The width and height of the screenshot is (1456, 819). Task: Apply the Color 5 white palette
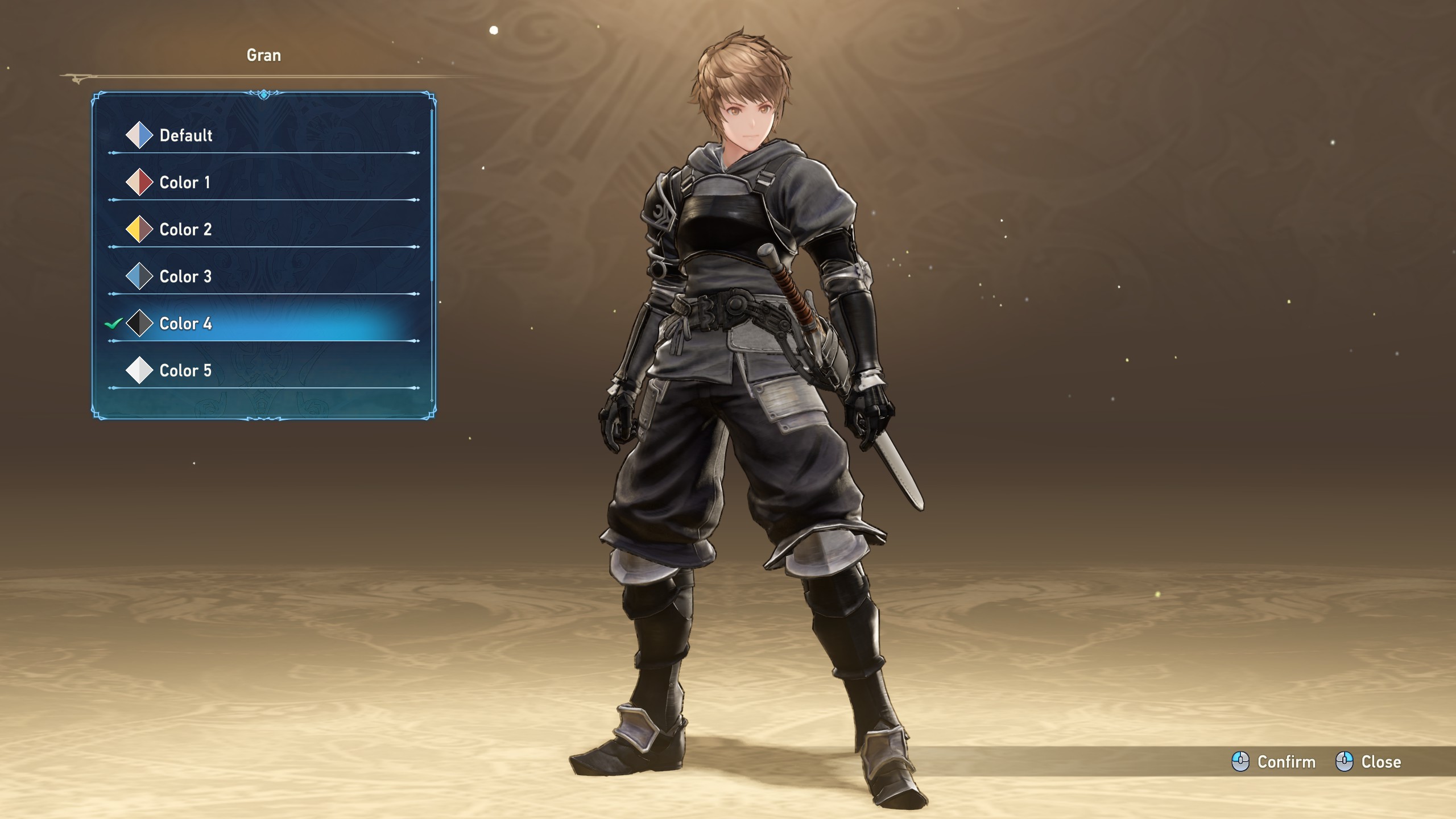click(185, 371)
